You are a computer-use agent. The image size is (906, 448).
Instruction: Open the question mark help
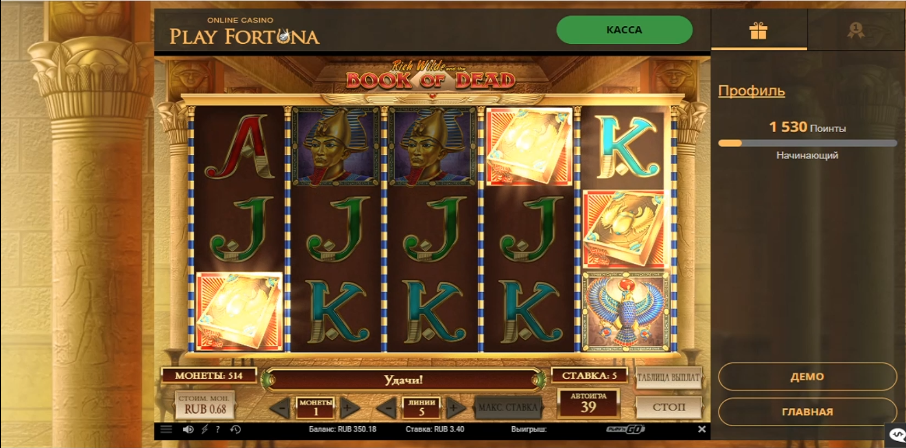coord(217,430)
